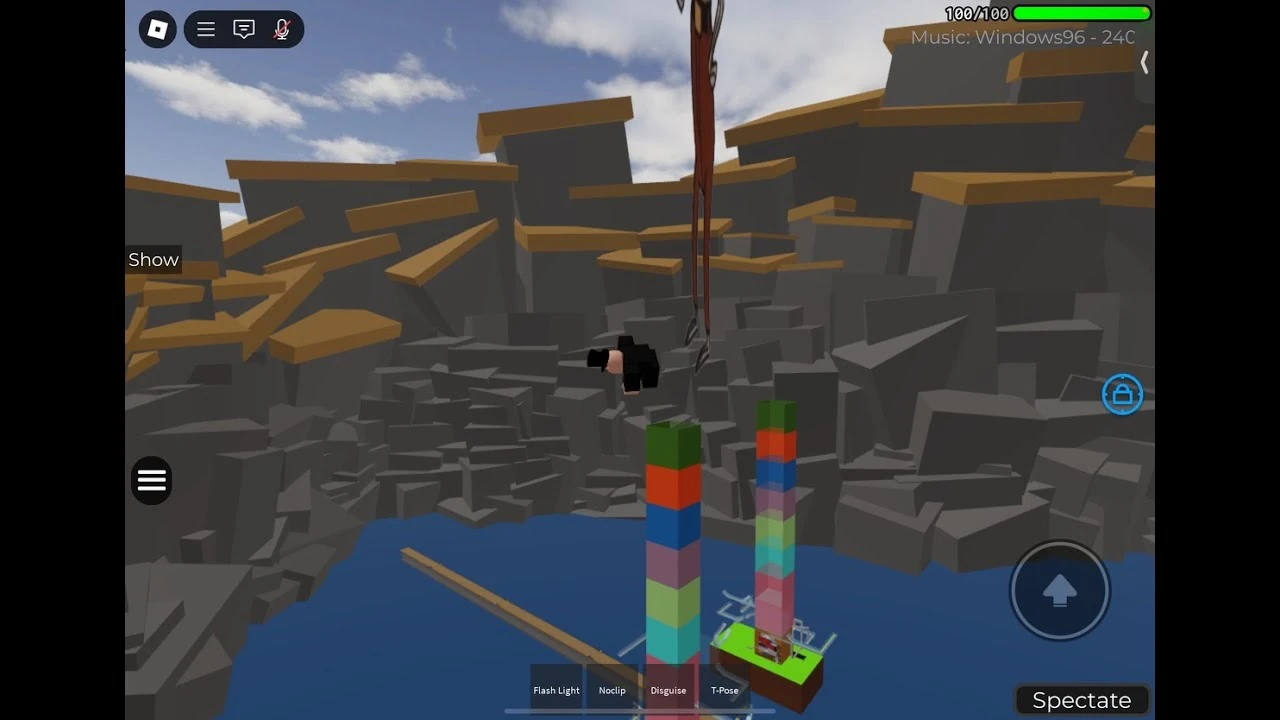Open the hamburger menu at top left
The width and height of the screenshot is (1280, 720).
tap(206, 29)
